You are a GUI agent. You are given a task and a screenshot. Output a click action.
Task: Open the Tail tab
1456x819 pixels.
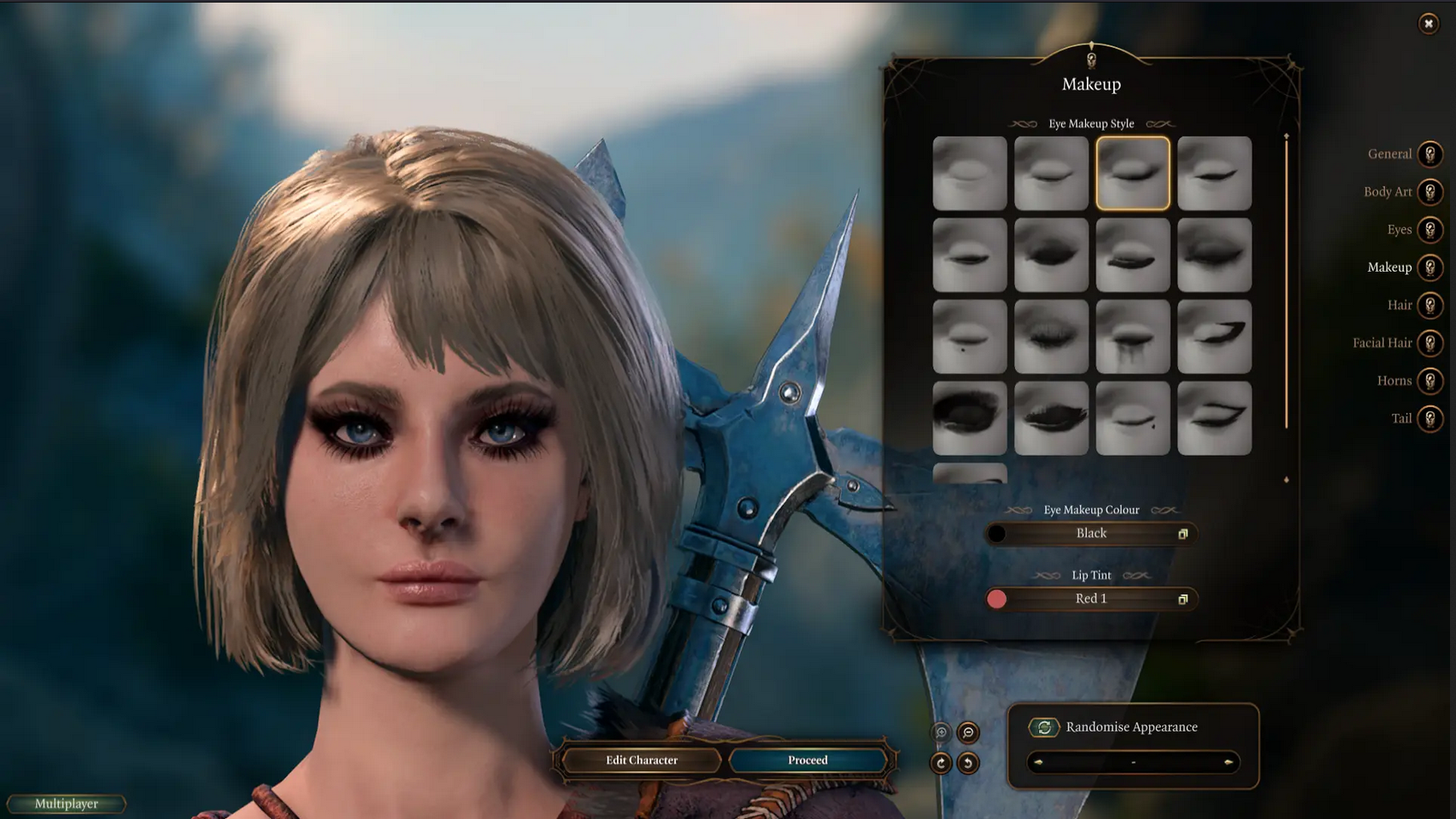(x=1430, y=418)
